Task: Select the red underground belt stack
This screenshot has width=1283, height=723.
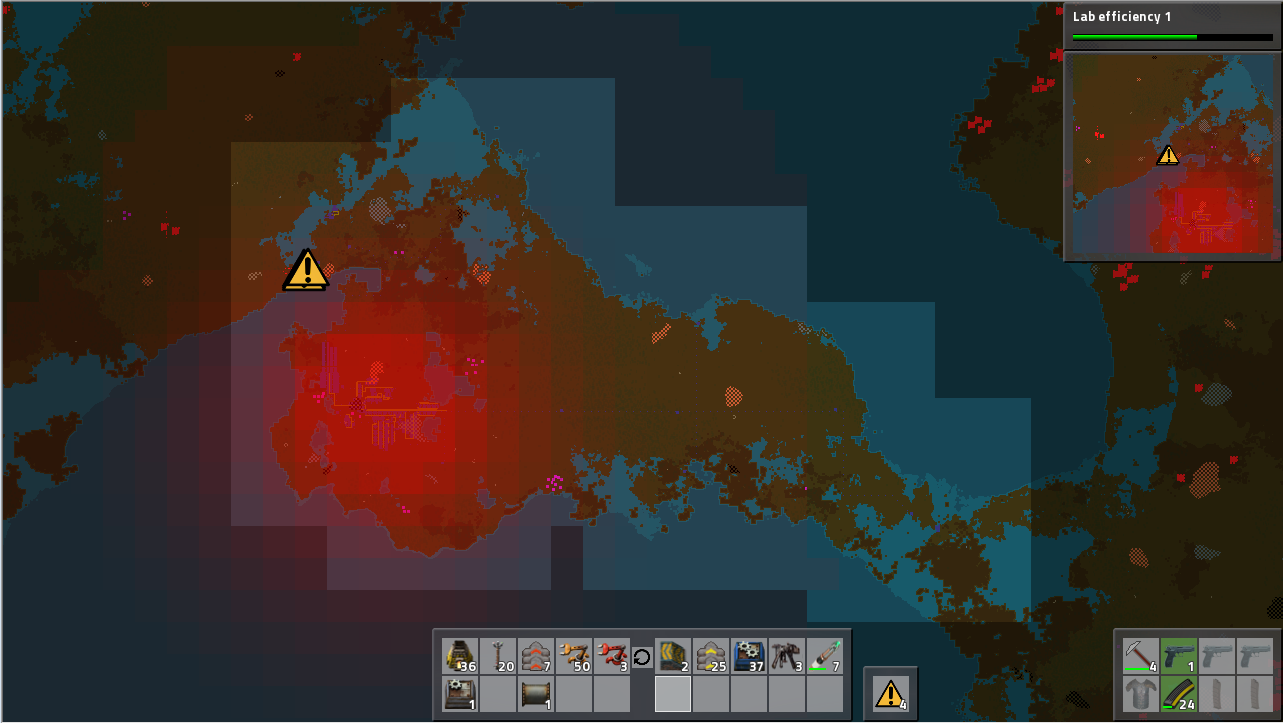Action: point(536,656)
